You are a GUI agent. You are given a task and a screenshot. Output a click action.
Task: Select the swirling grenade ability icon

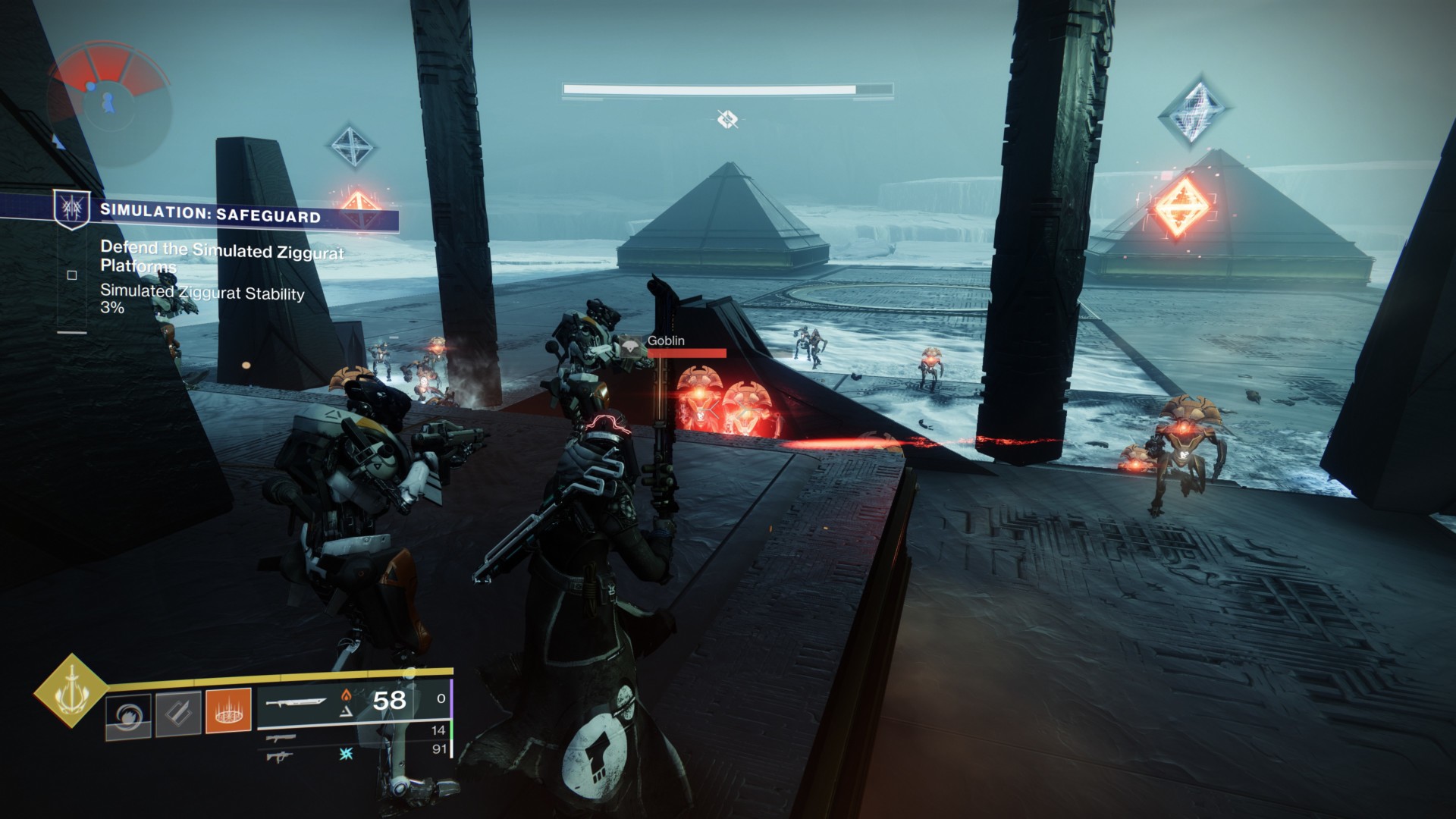127,714
